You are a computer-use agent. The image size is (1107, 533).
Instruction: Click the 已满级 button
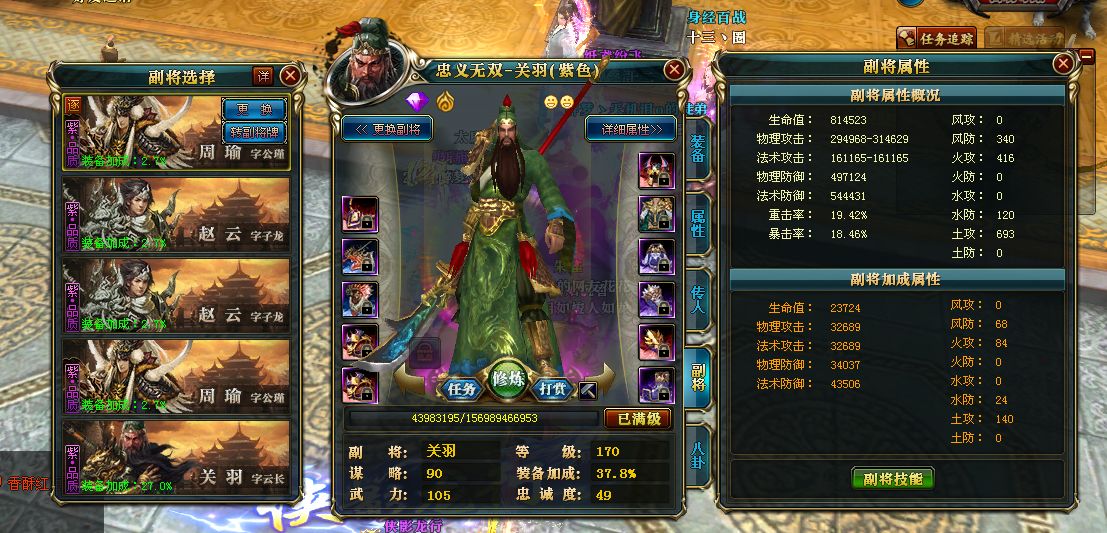637,418
